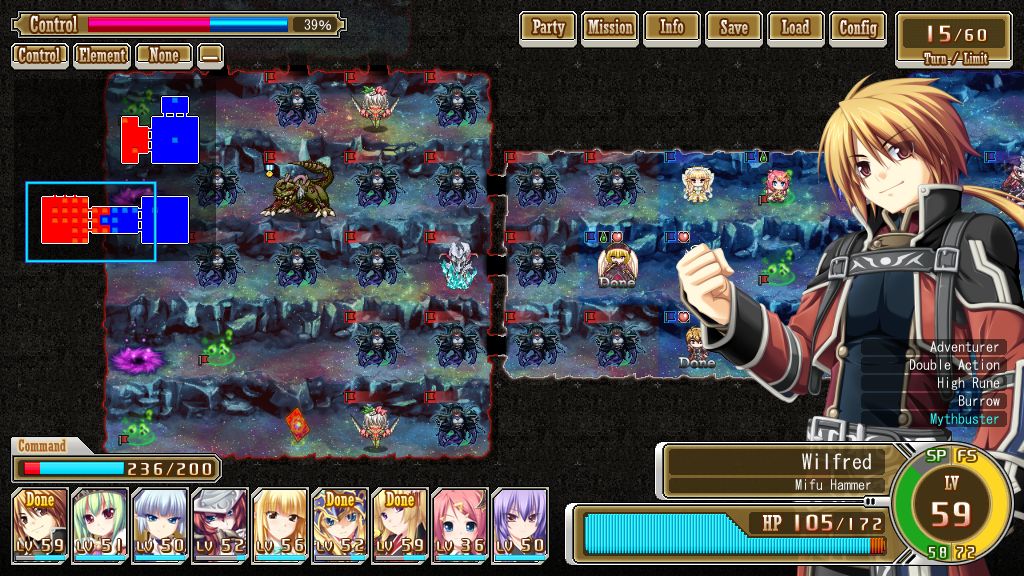Choose the purple-haired Lv 50 party portrait
Viewport: 1024px width, 576px height.
point(520,521)
